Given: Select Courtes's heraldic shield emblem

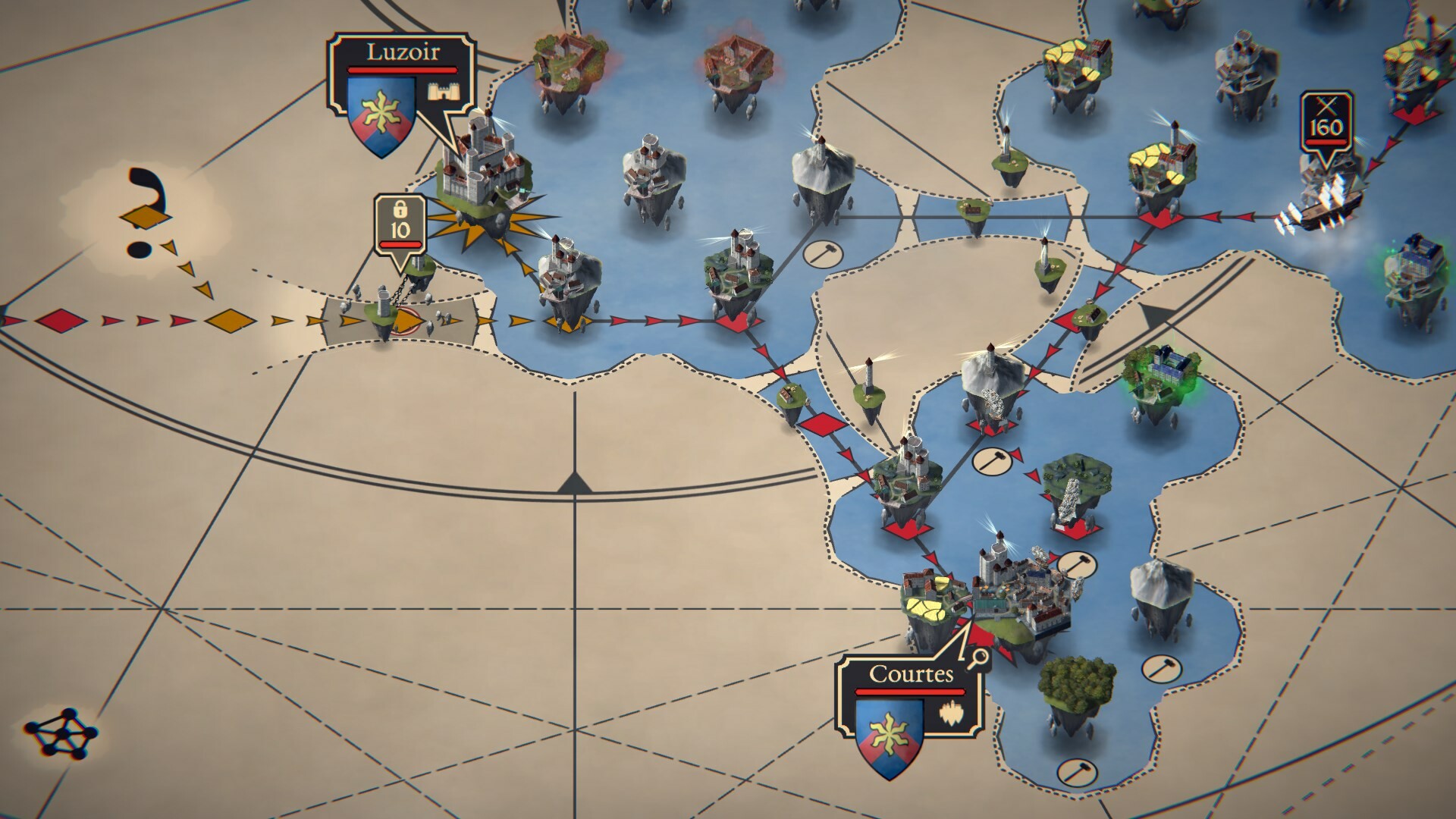Looking at the screenshot, I should (890, 735).
